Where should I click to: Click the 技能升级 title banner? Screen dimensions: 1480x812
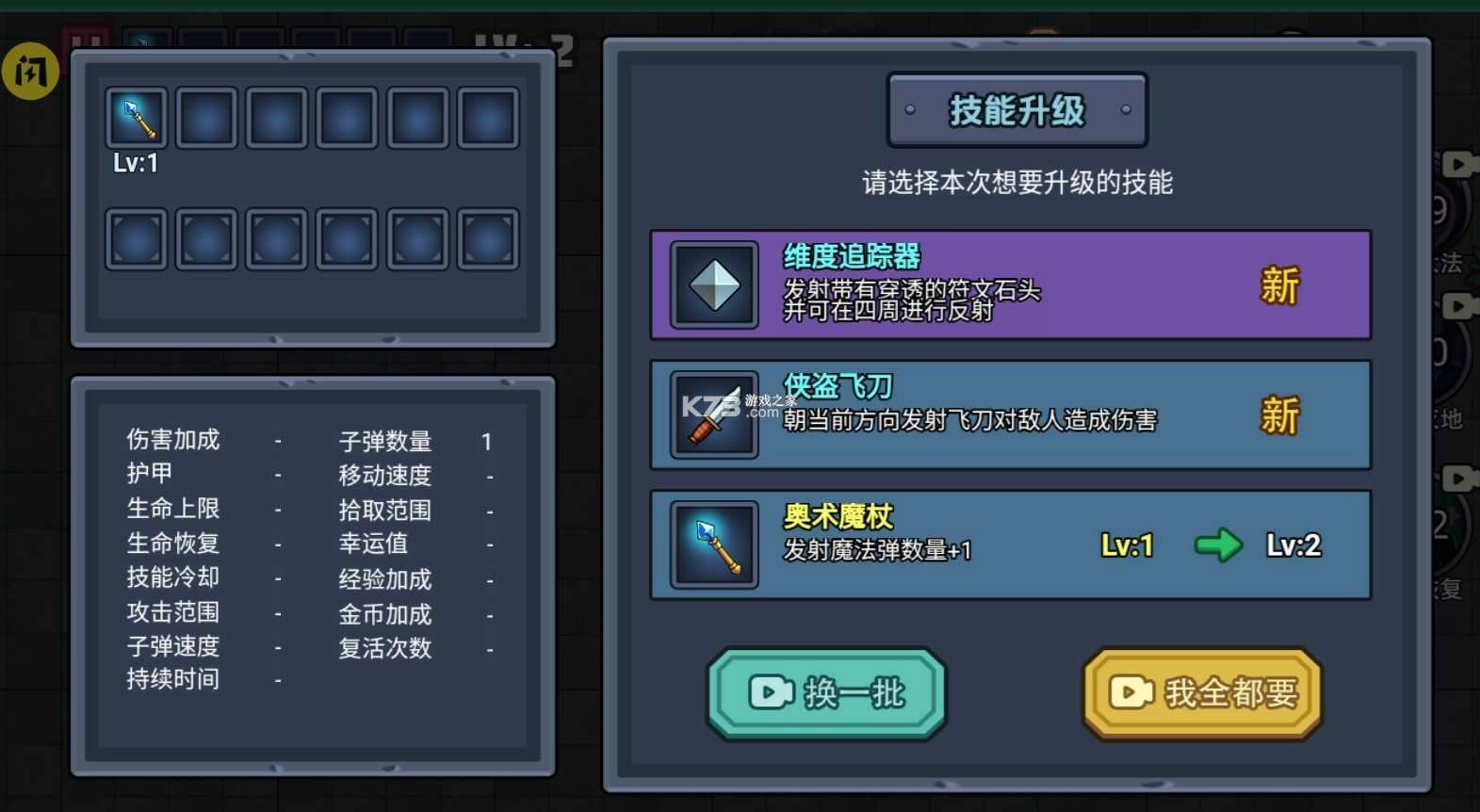(1016, 110)
